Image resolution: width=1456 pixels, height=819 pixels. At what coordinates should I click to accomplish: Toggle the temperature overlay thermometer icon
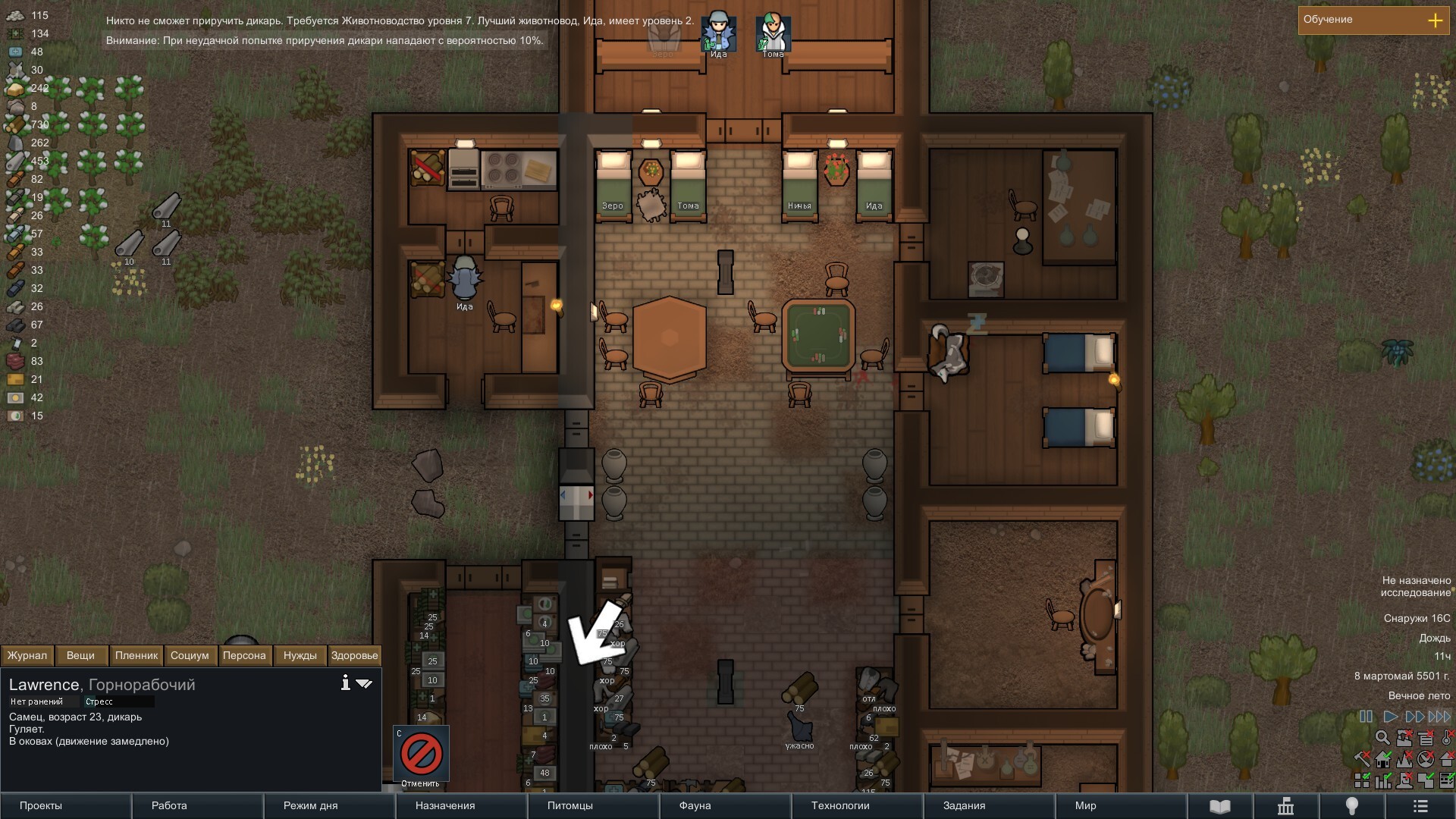click(1447, 737)
